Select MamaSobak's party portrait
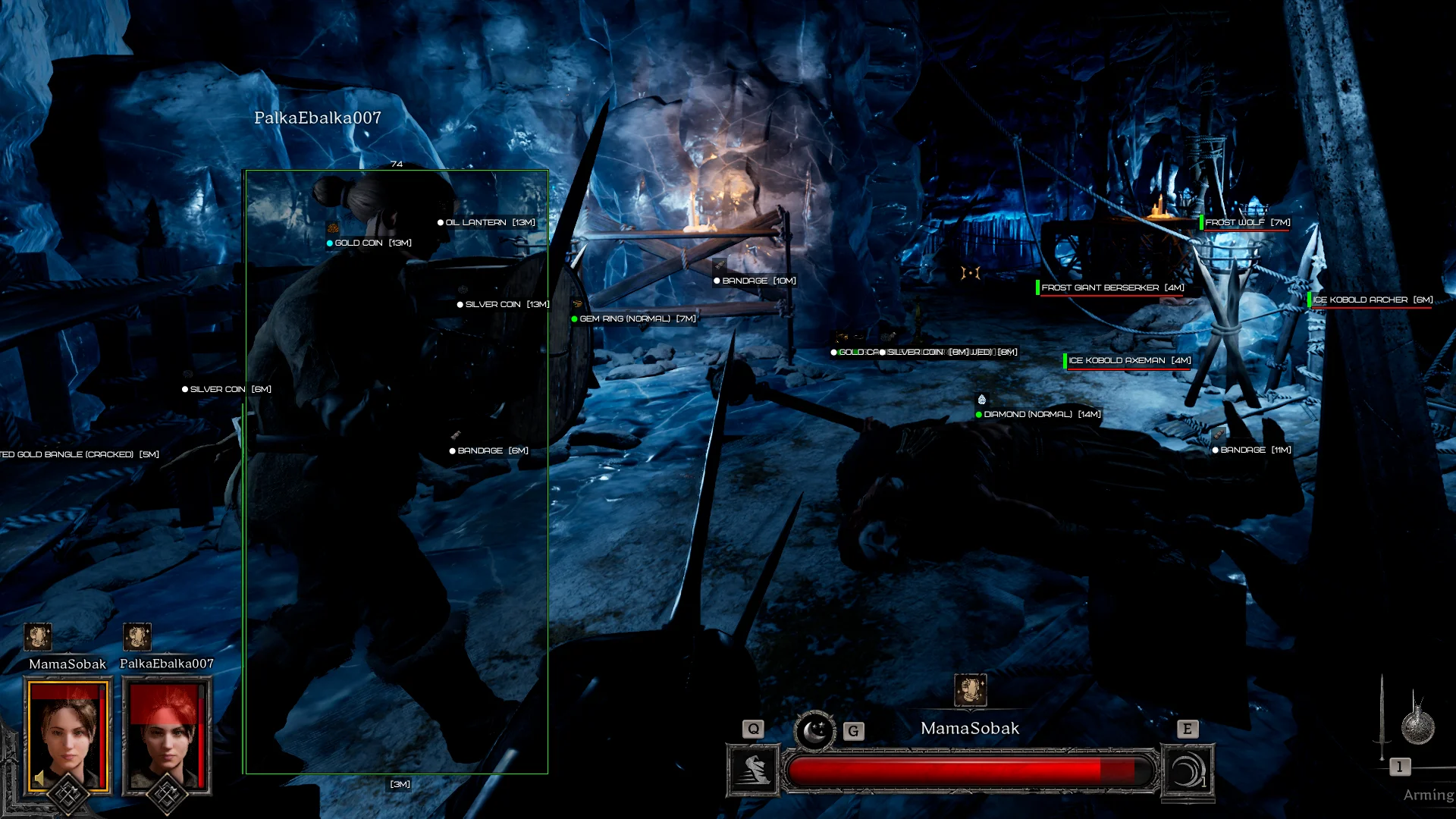The image size is (1456, 819). pos(67,734)
